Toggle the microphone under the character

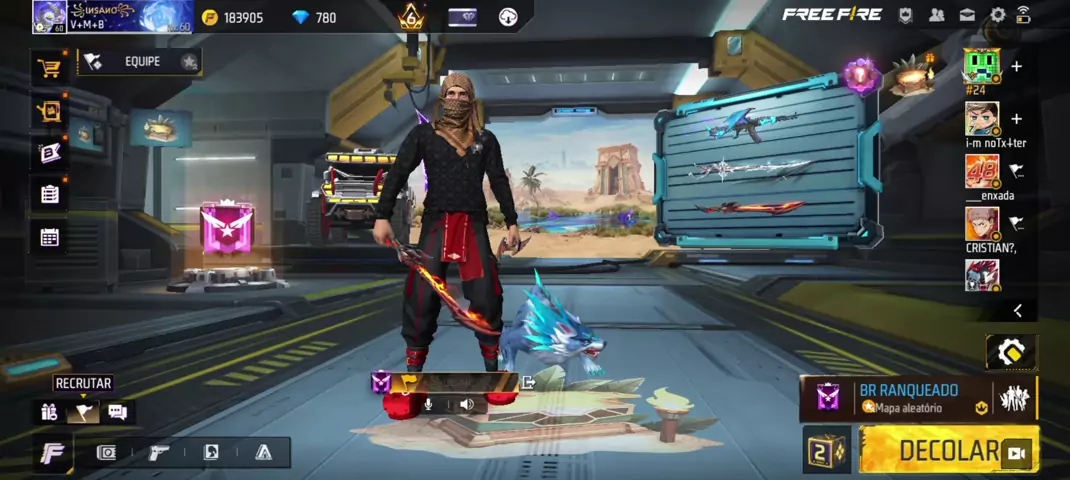pyautogui.click(x=429, y=405)
